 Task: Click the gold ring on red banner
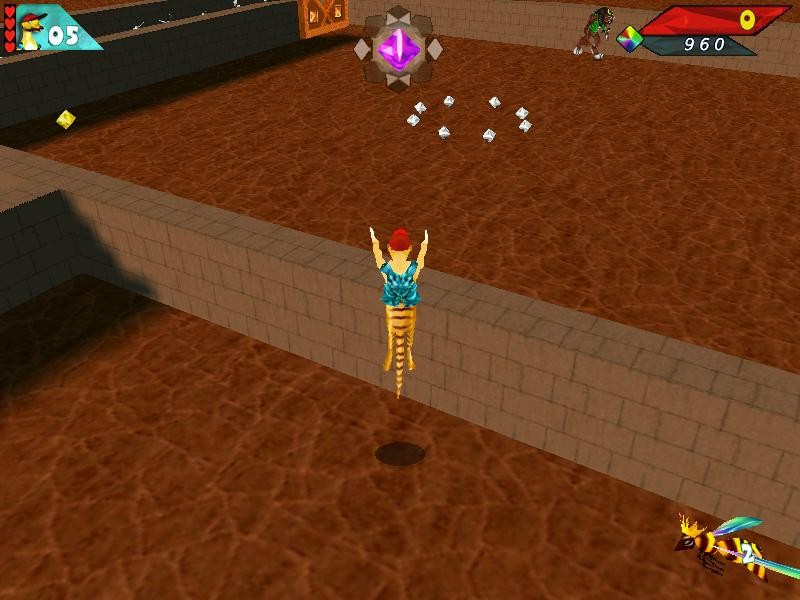pos(748,19)
